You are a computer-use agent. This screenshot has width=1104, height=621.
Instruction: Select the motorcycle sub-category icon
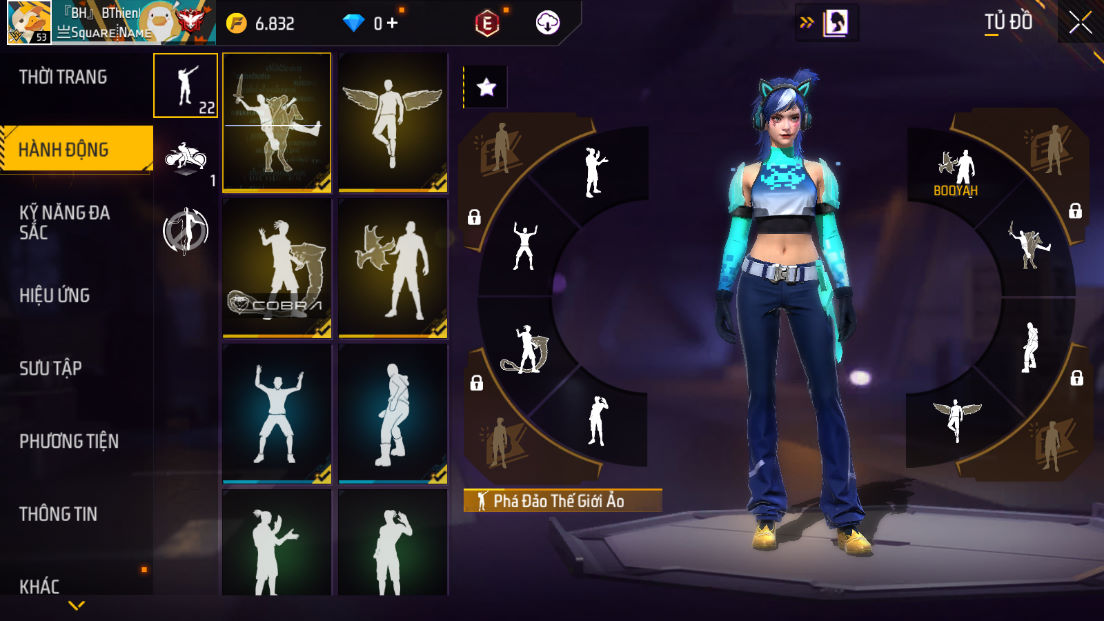coord(186,159)
